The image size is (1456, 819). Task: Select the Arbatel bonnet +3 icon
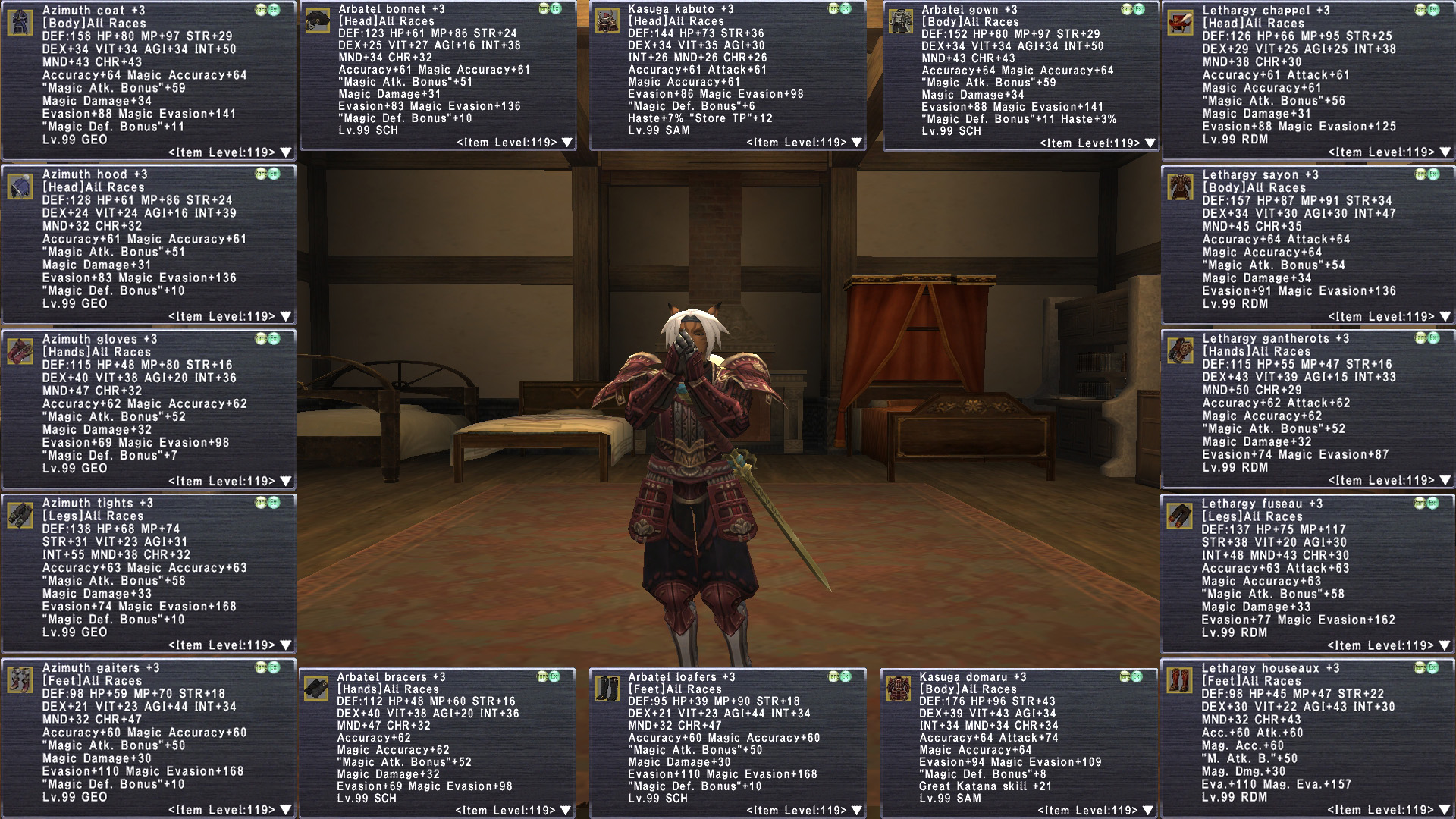(x=317, y=21)
